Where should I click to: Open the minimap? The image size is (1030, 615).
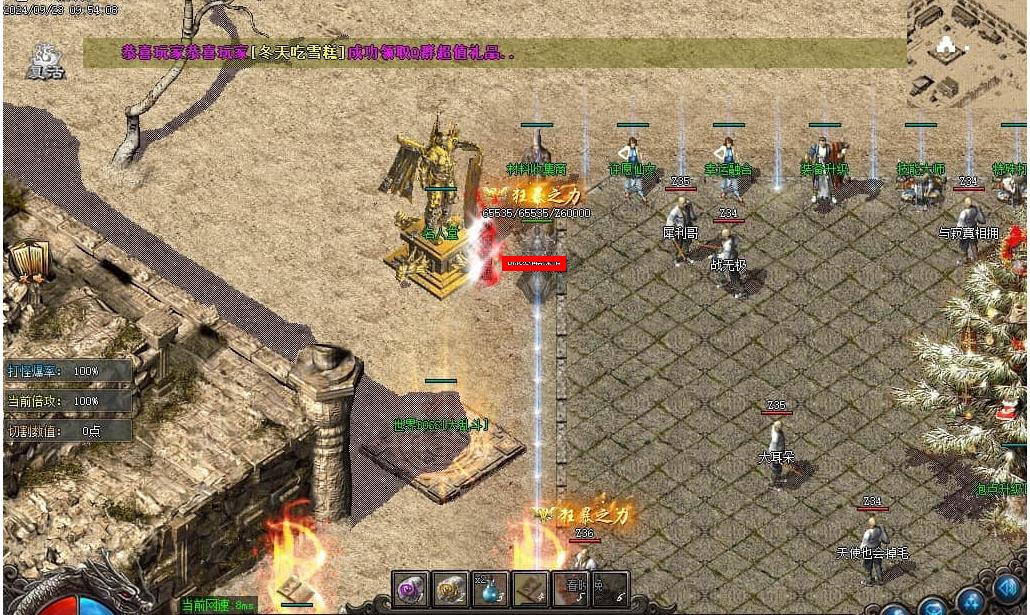[x=966, y=52]
